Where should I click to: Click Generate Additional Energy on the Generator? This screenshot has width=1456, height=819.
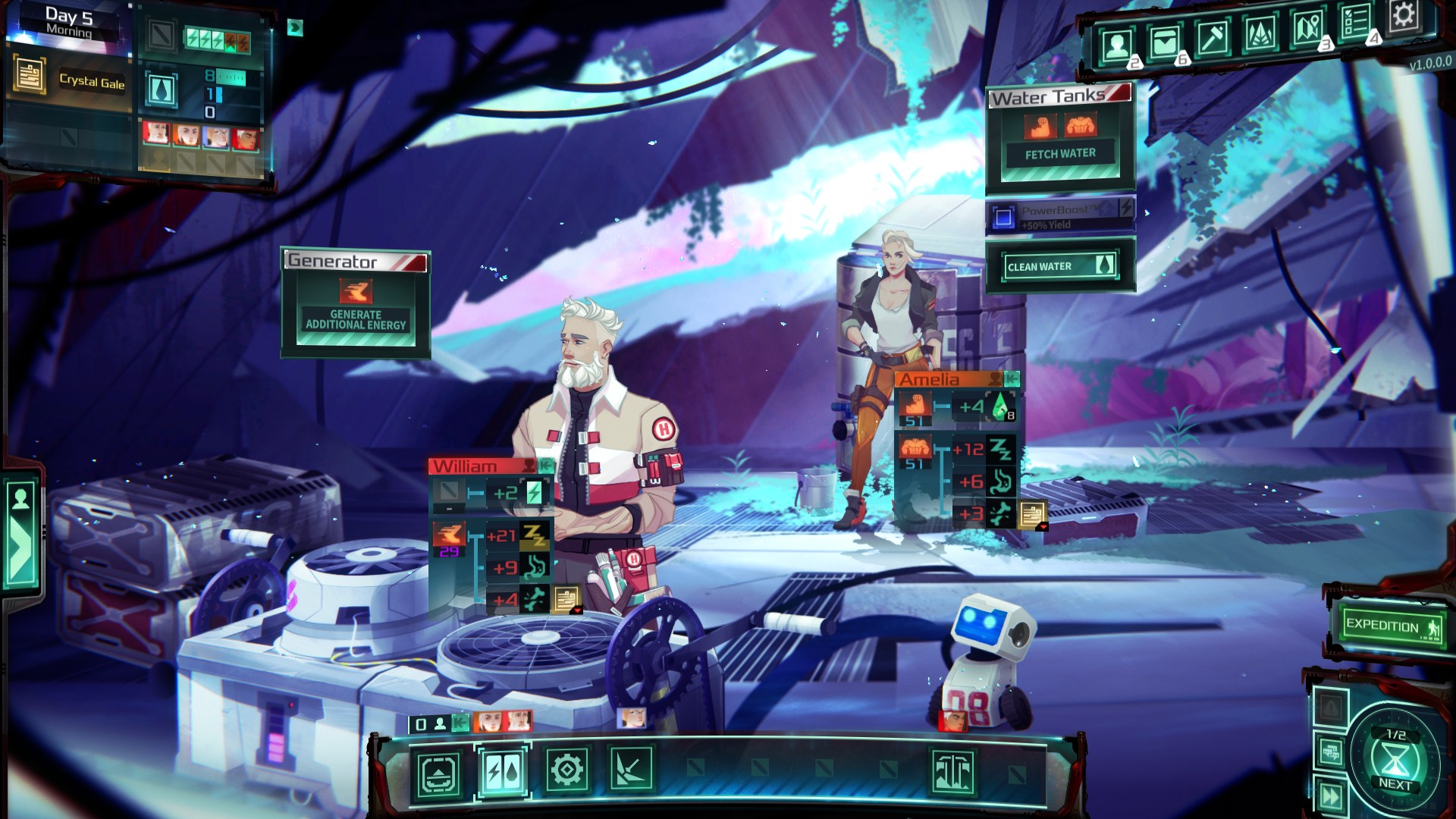click(x=356, y=319)
